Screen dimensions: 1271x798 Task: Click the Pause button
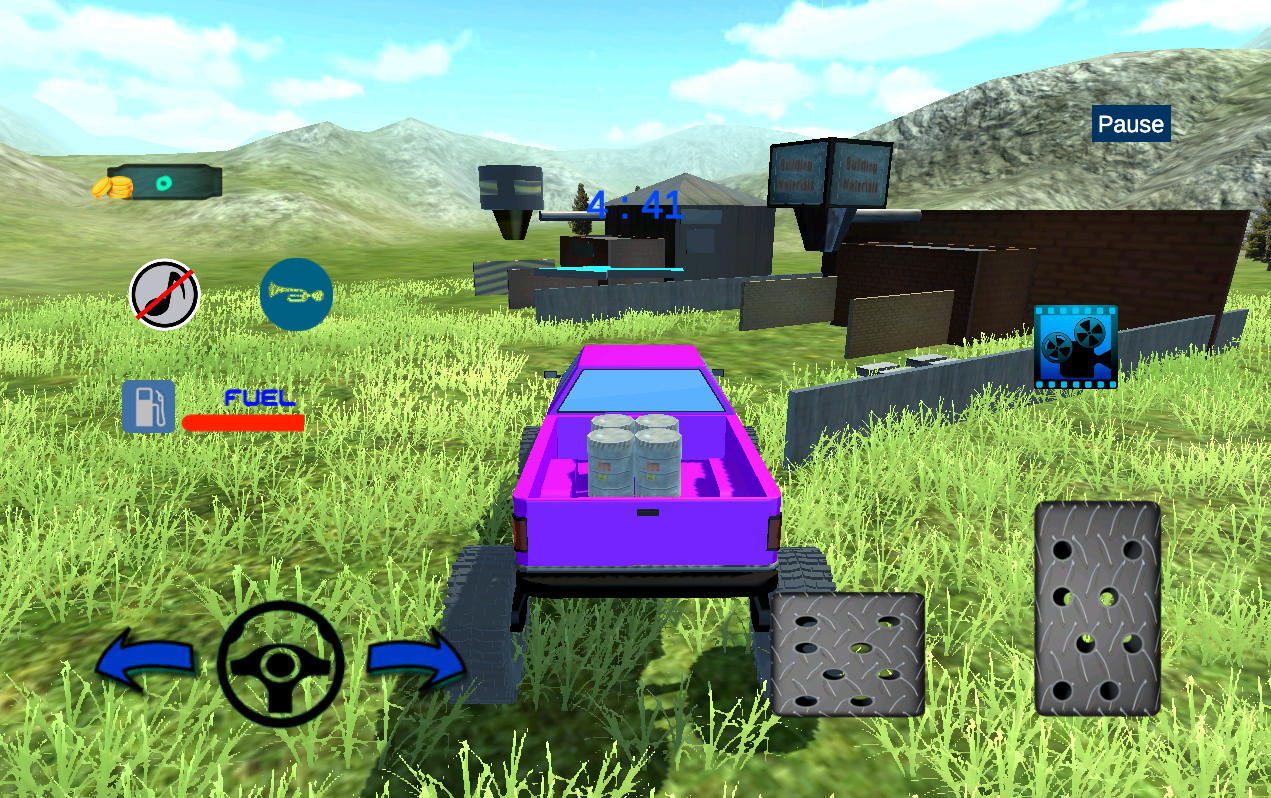(1131, 124)
